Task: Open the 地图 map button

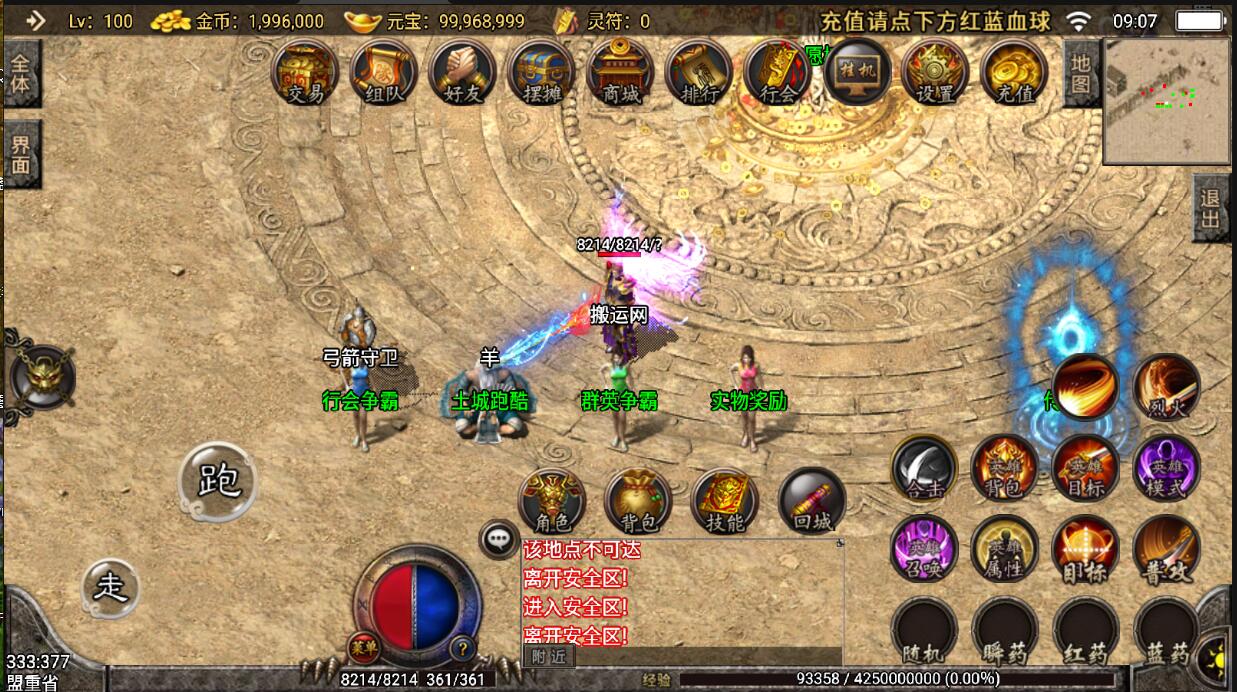Action: (1081, 74)
